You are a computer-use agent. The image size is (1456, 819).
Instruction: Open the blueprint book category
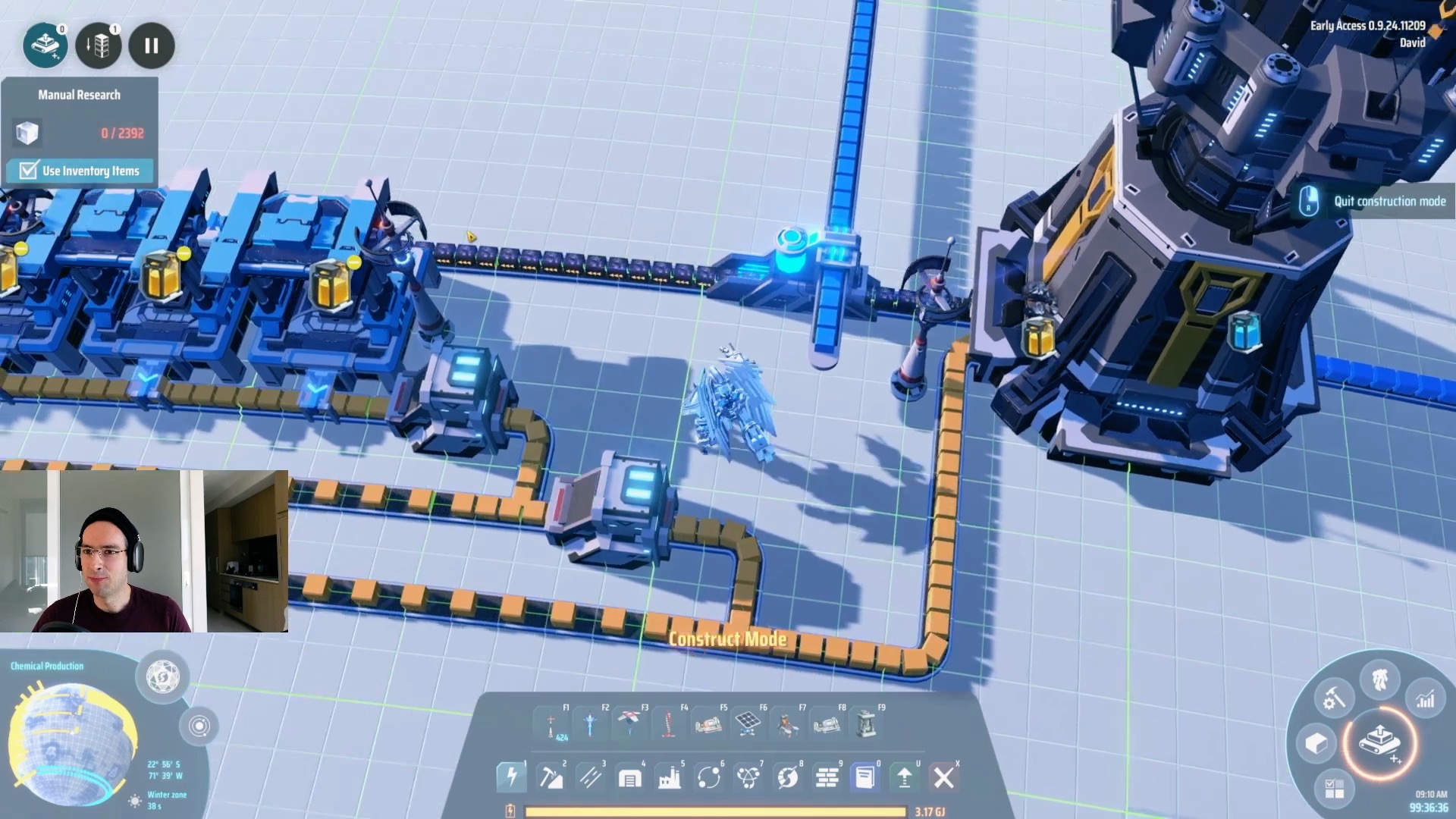coord(864,777)
